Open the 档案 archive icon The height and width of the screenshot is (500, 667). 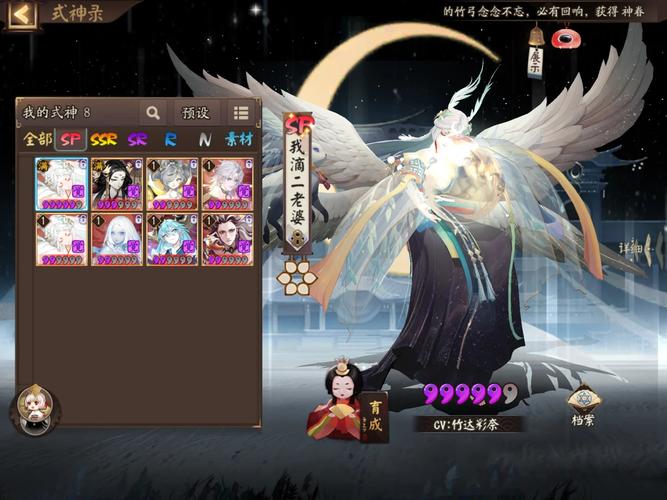[x=584, y=406]
